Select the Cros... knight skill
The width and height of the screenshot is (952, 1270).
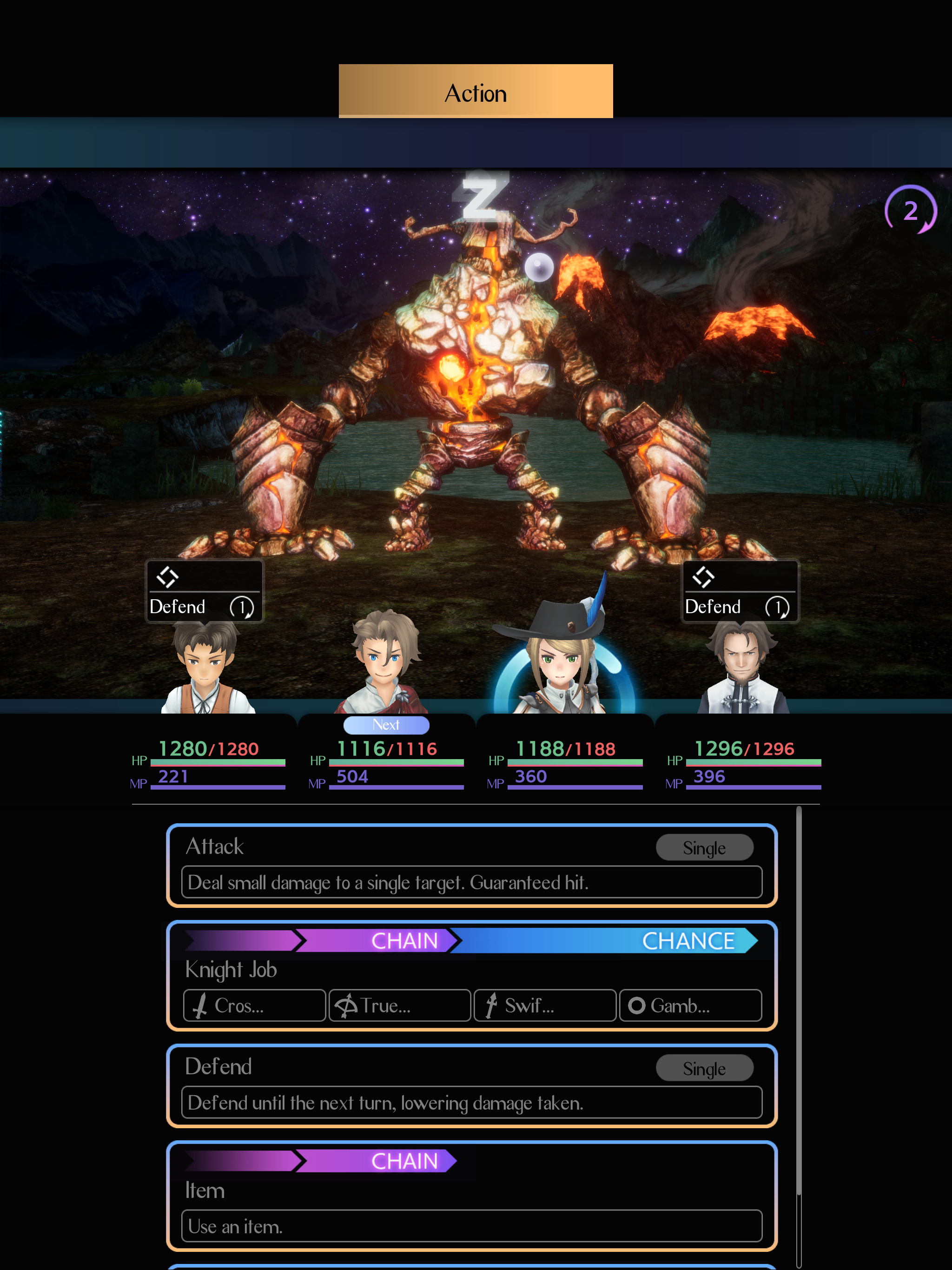[x=254, y=1005]
